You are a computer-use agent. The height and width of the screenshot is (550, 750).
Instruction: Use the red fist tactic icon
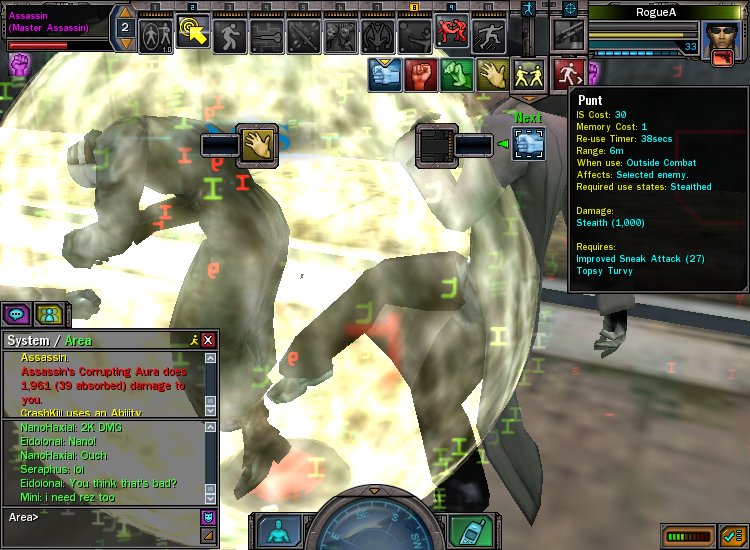coord(419,73)
